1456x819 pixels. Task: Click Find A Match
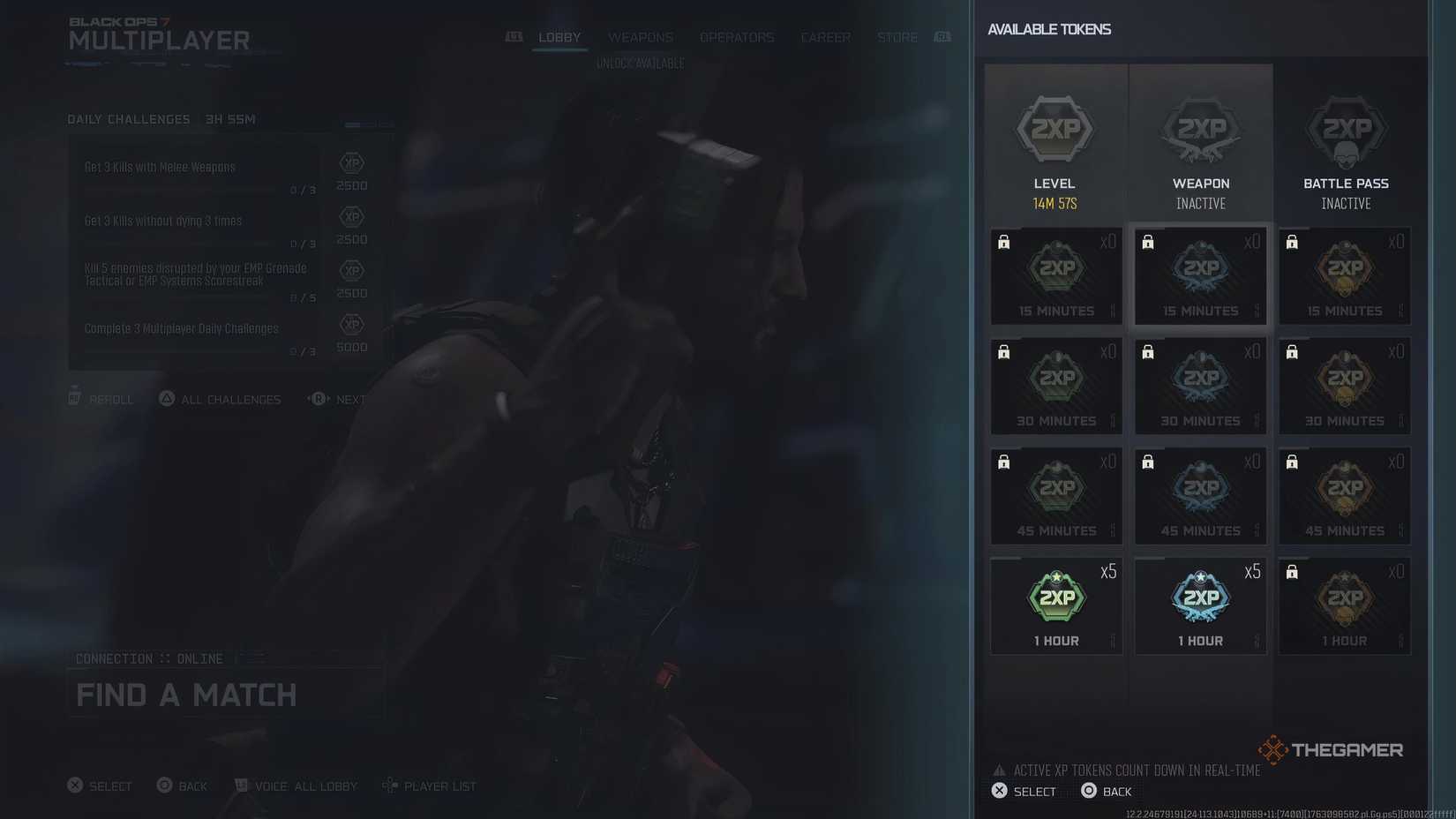[x=186, y=695]
